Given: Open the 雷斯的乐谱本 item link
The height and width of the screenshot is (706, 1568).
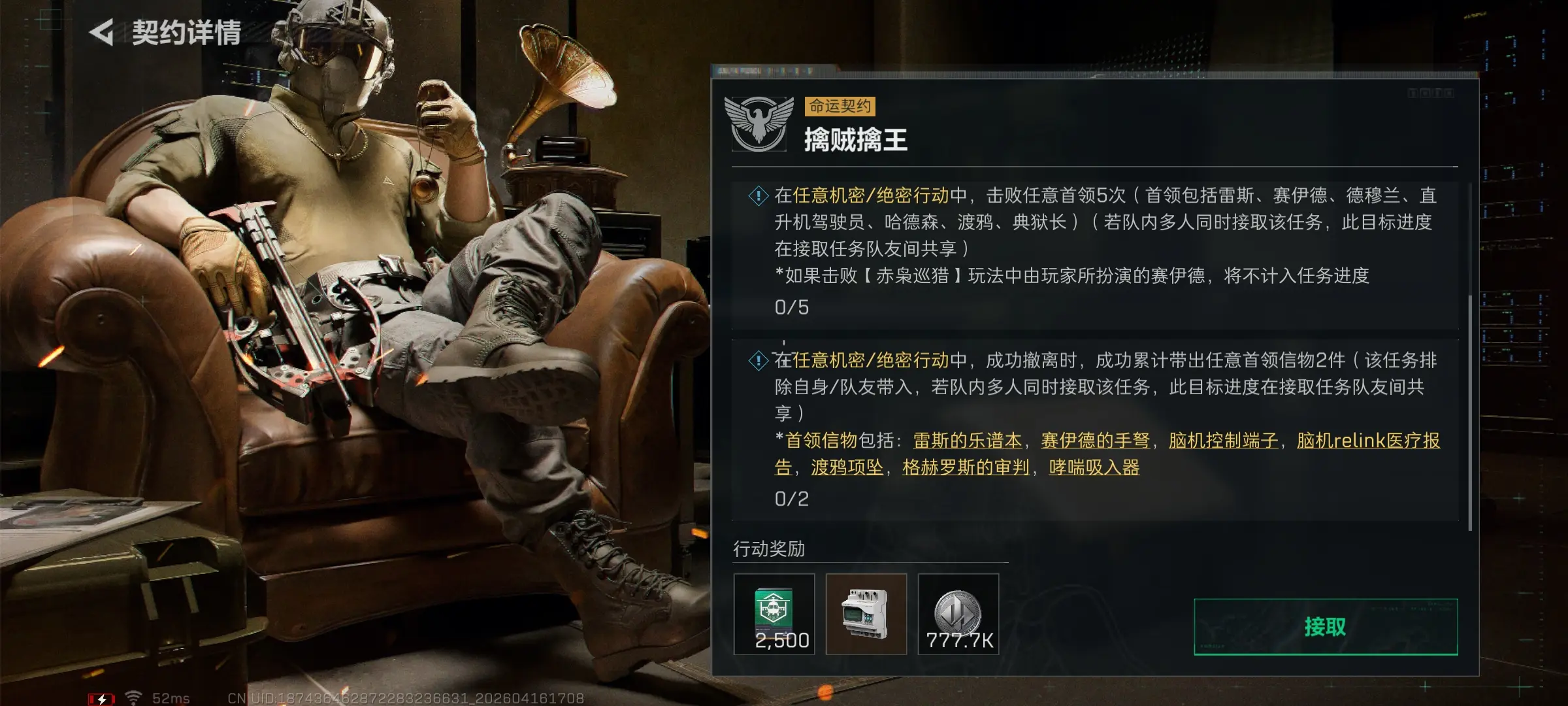Looking at the screenshot, I should click(x=967, y=441).
